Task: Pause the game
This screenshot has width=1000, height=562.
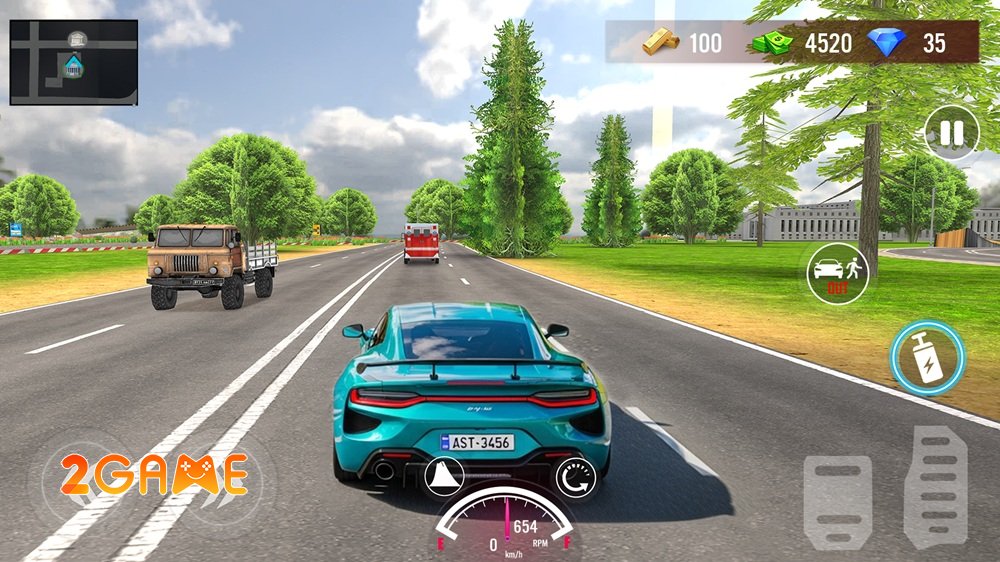Action: (x=951, y=133)
